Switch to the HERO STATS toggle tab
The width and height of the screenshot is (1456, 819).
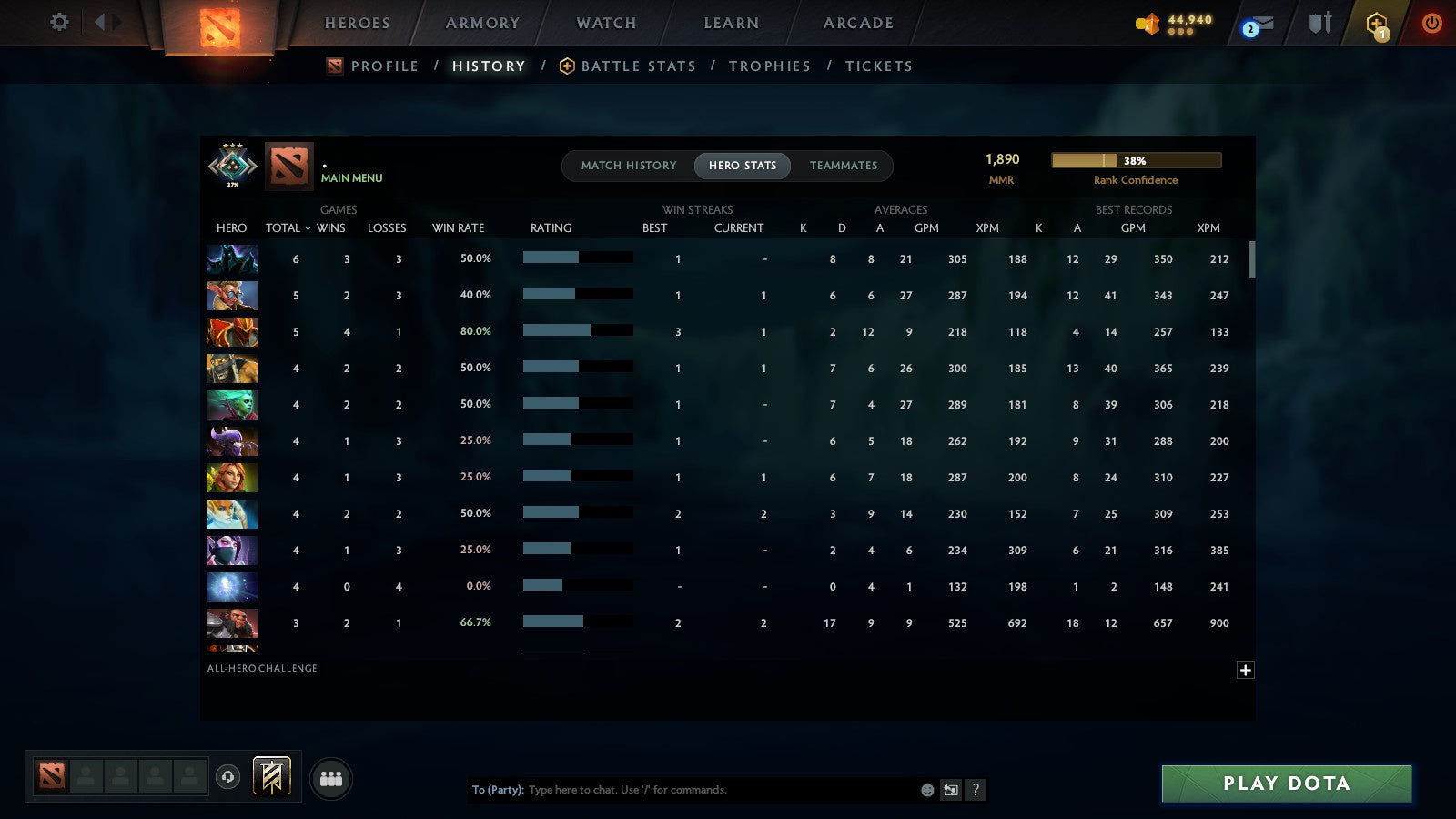742,166
